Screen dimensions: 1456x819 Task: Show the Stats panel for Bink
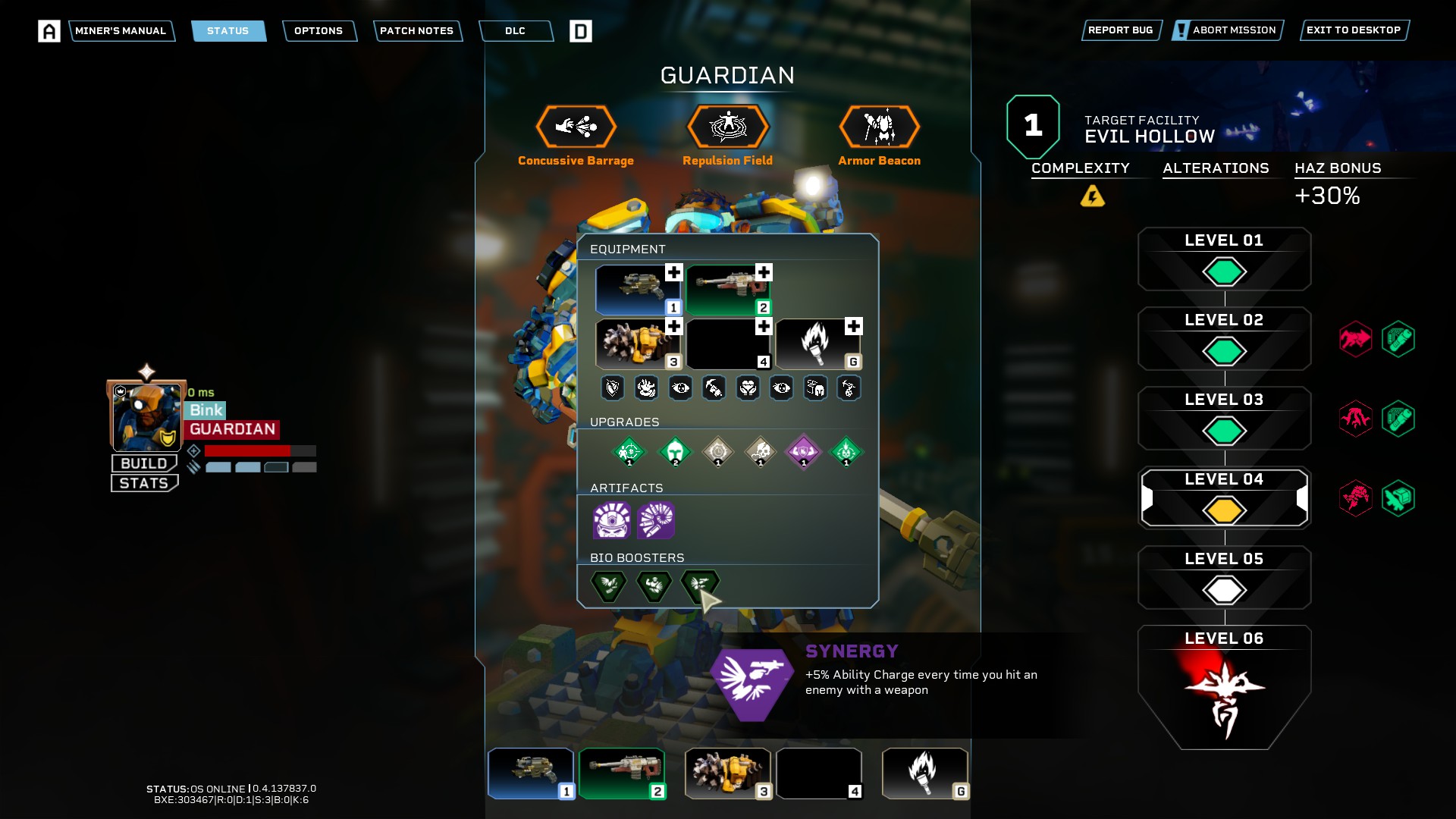[144, 483]
